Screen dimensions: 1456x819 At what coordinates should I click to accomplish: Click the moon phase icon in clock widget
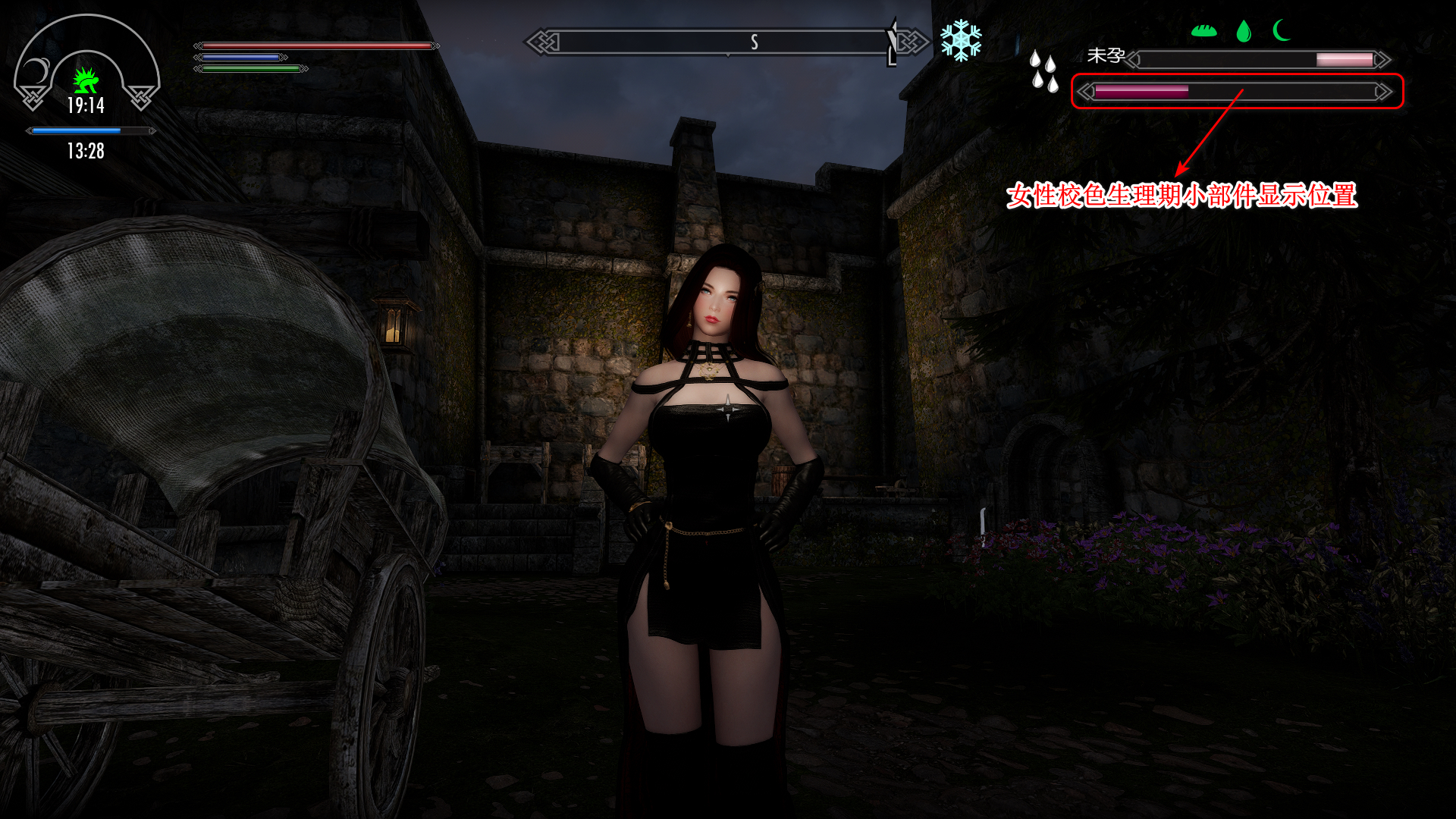coord(36,73)
